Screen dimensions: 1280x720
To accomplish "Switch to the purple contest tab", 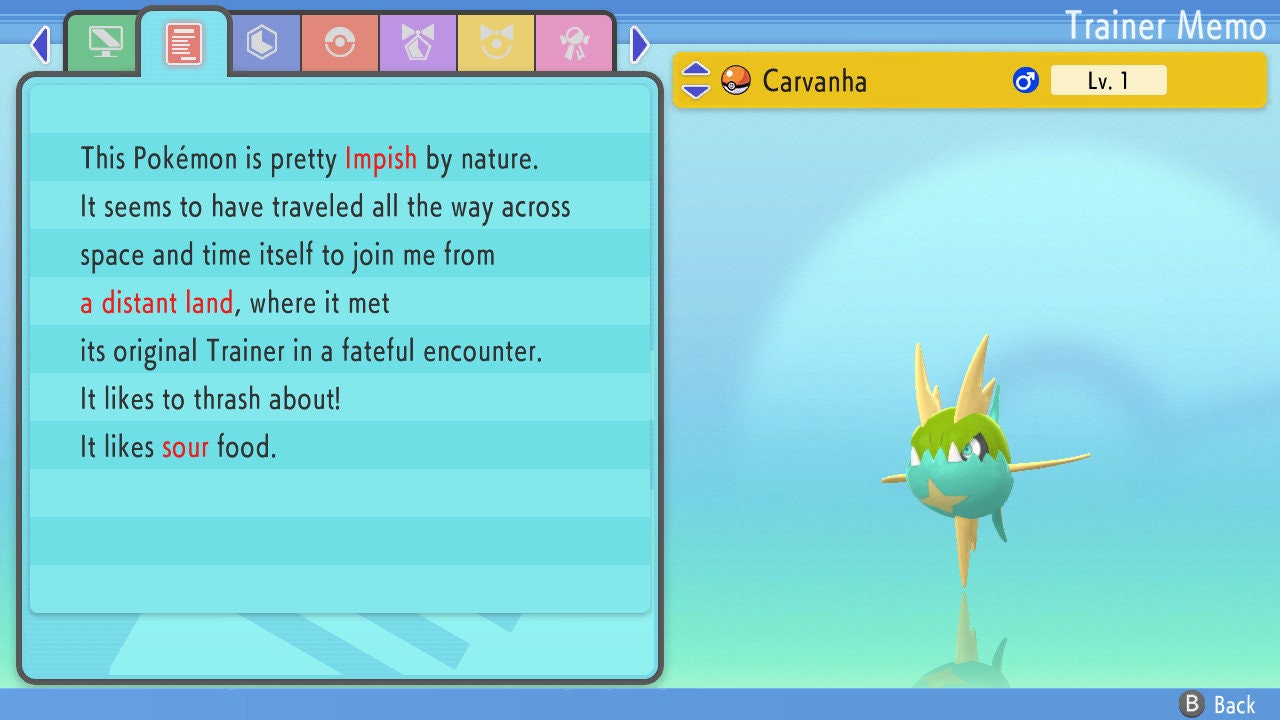I will [418, 43].
